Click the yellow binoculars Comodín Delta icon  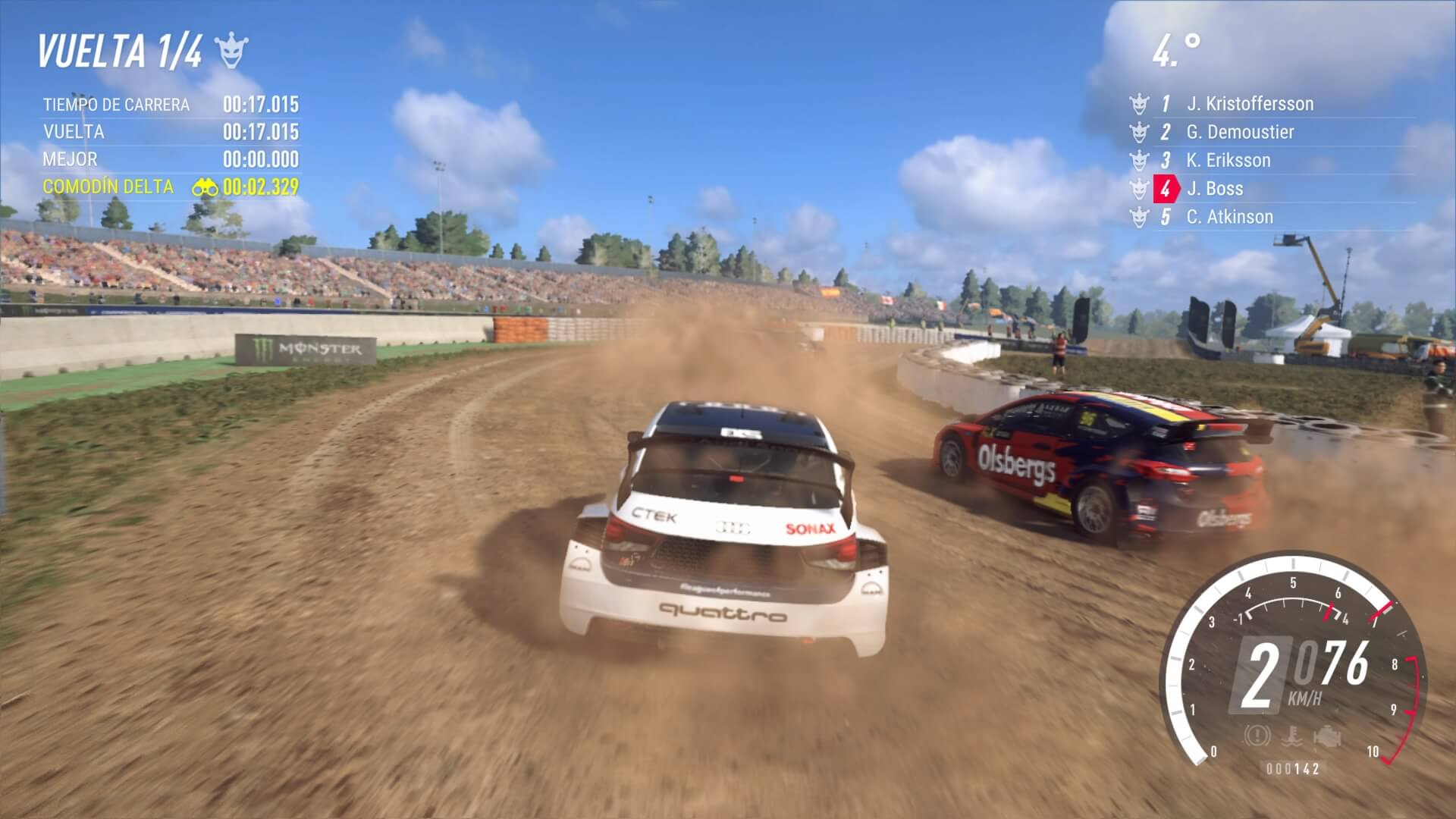click(205, 187)
